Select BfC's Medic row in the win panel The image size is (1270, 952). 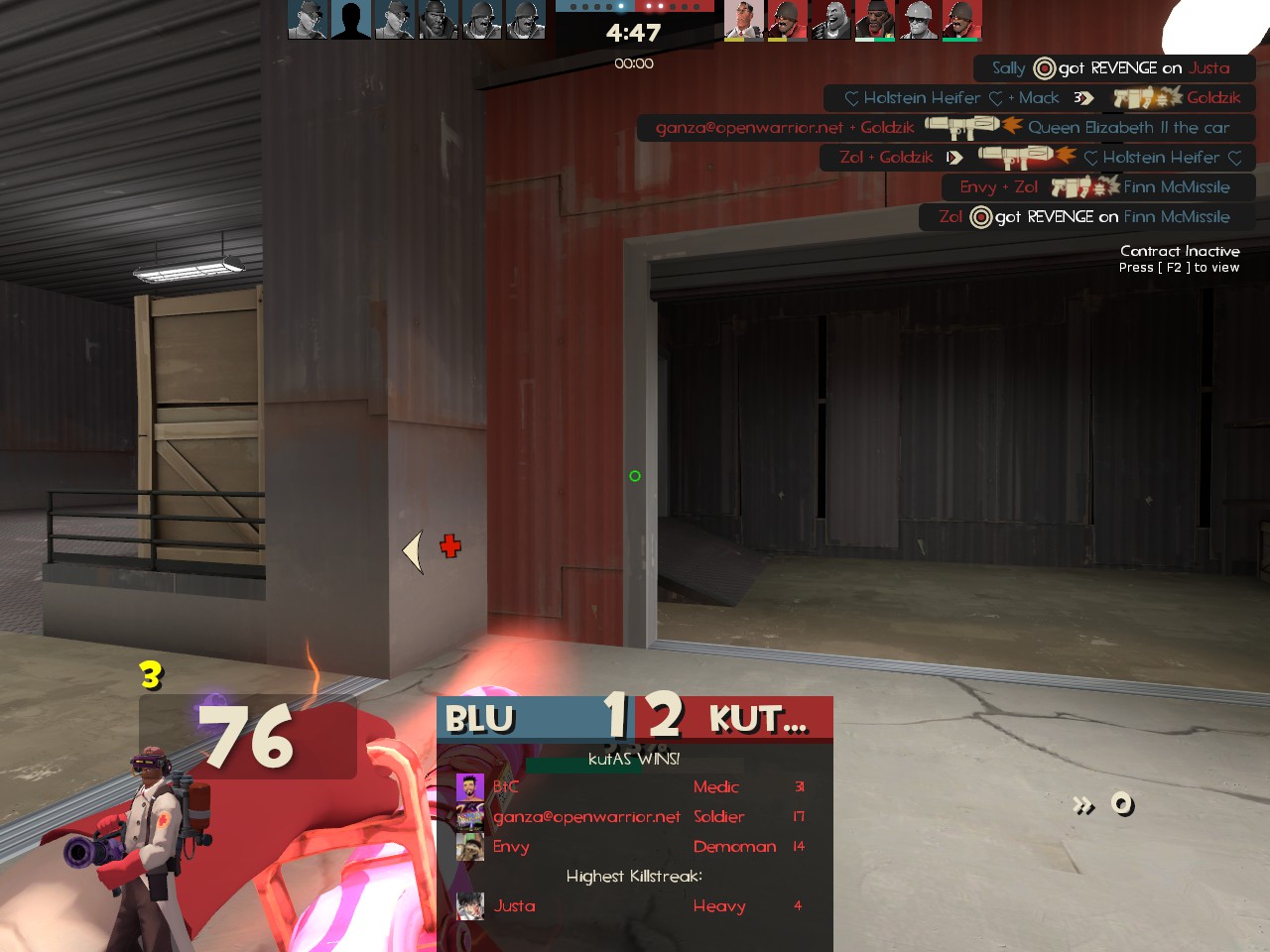[635, 787]
